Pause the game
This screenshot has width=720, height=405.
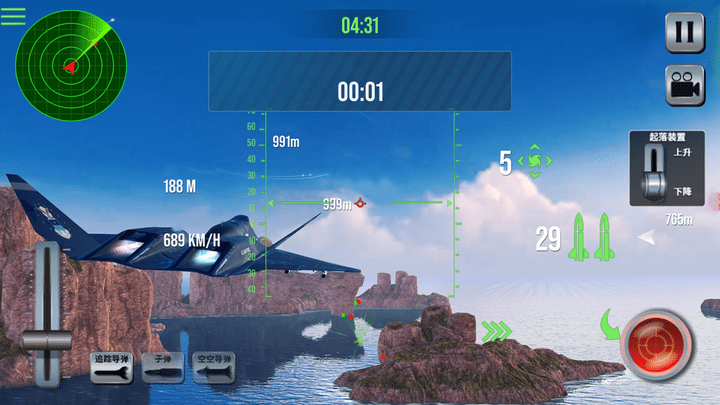(685, 32)
